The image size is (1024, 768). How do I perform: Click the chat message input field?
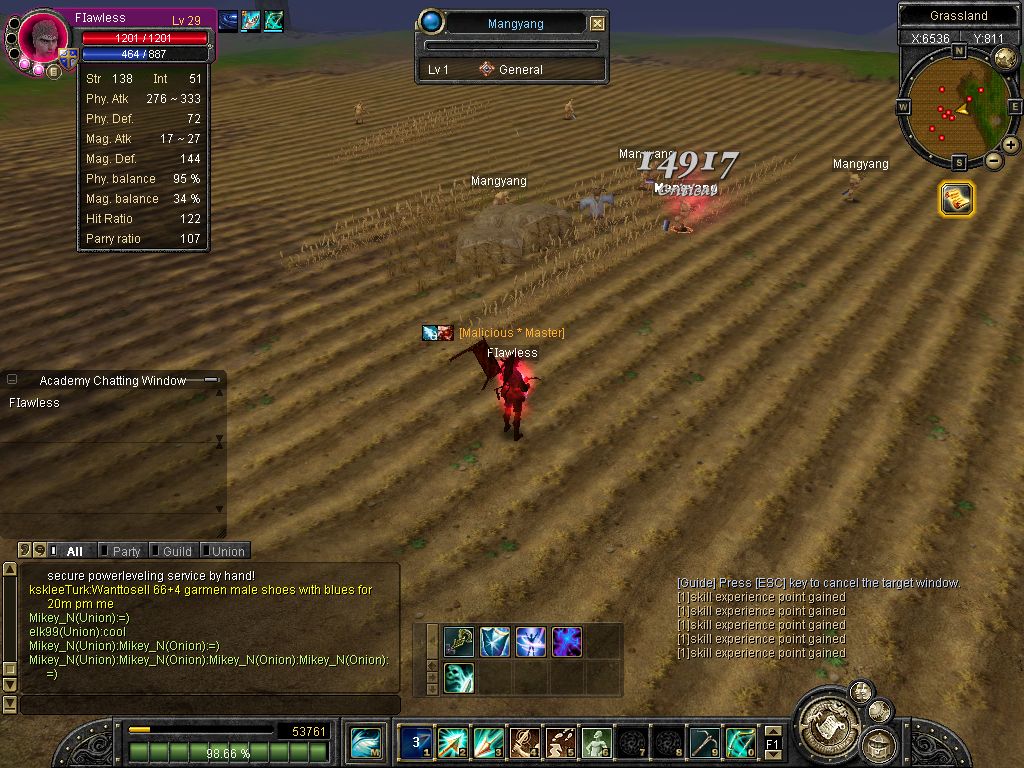click(210, 705)
